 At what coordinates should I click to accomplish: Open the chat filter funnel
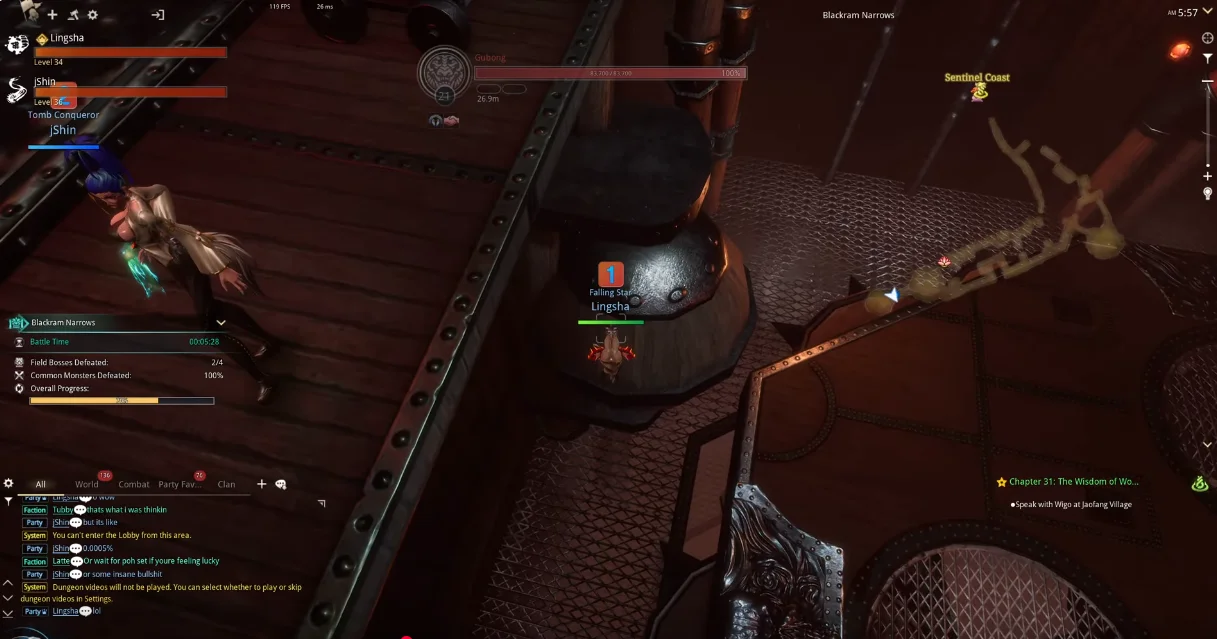9,501
